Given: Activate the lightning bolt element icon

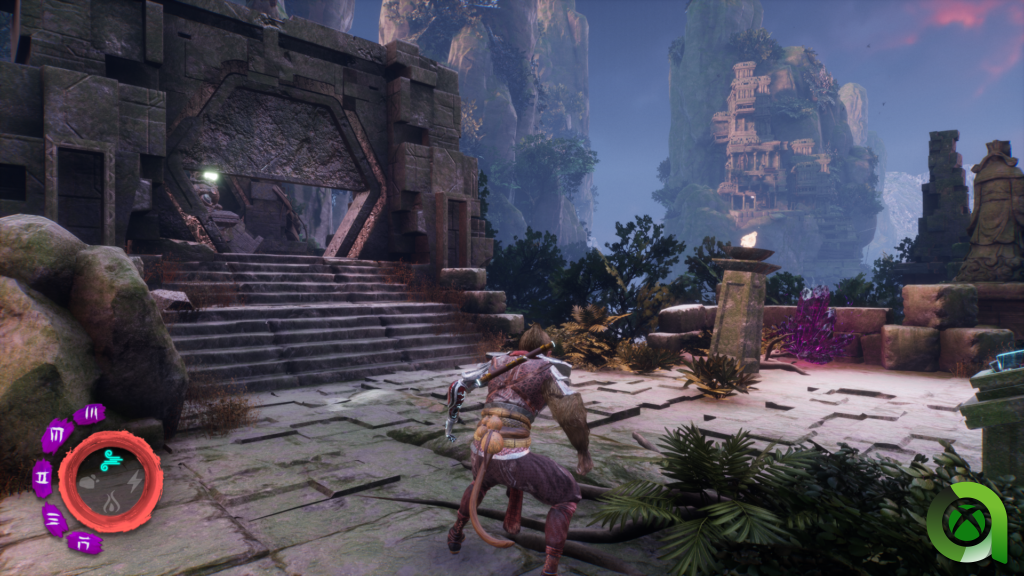Looking at the screenshot, I should click(135, 481).
